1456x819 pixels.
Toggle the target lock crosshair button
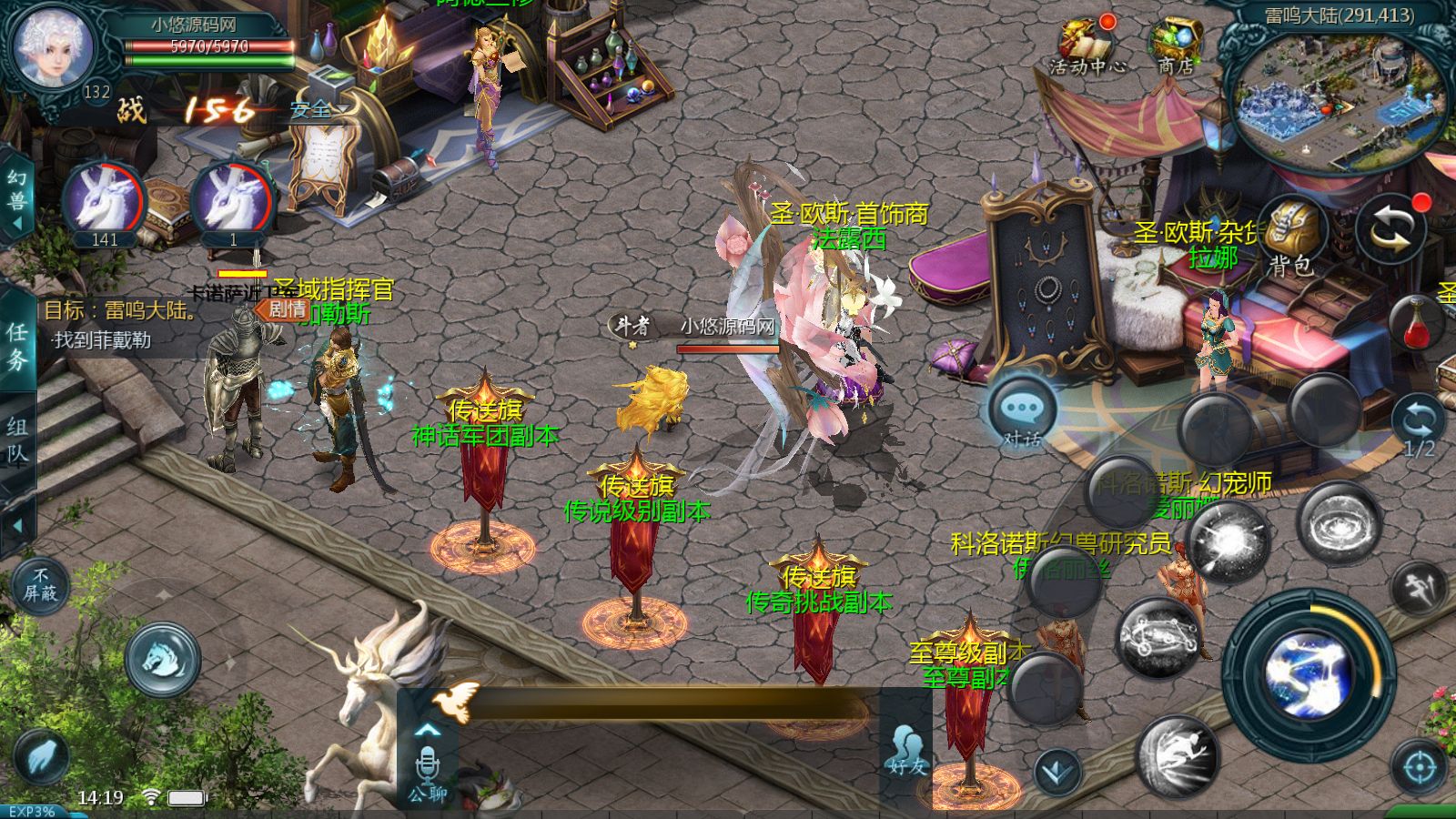coord(1419,767)
